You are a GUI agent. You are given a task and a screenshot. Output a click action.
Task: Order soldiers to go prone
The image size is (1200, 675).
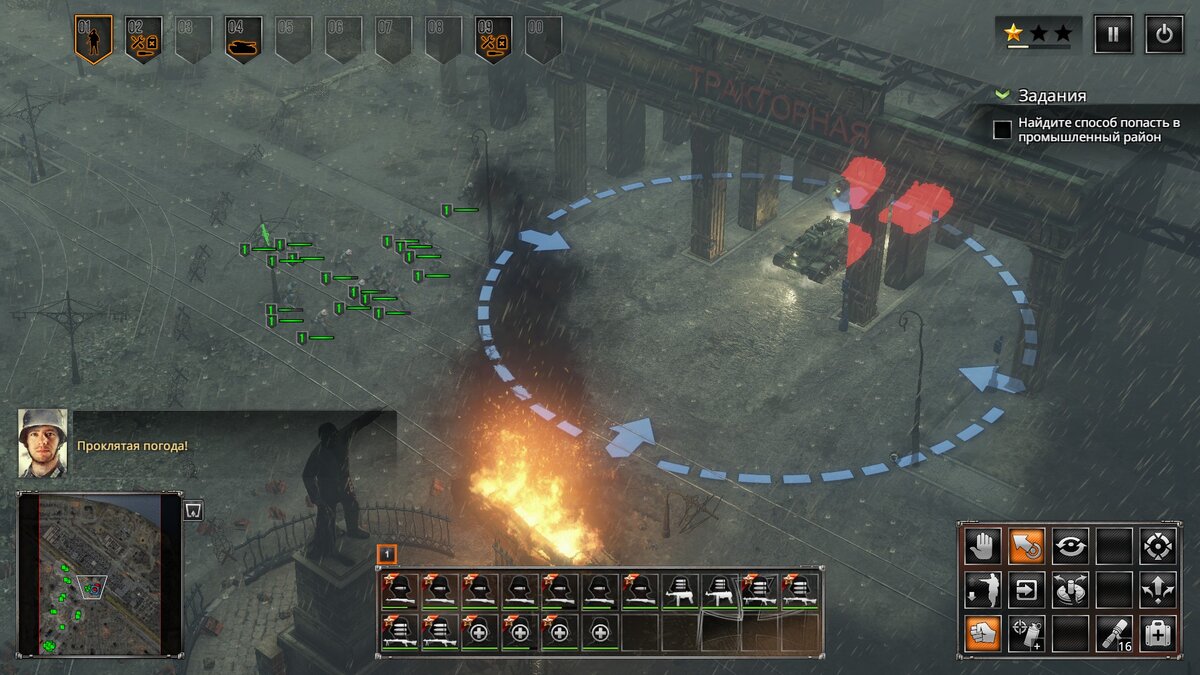tap(983, 590)
